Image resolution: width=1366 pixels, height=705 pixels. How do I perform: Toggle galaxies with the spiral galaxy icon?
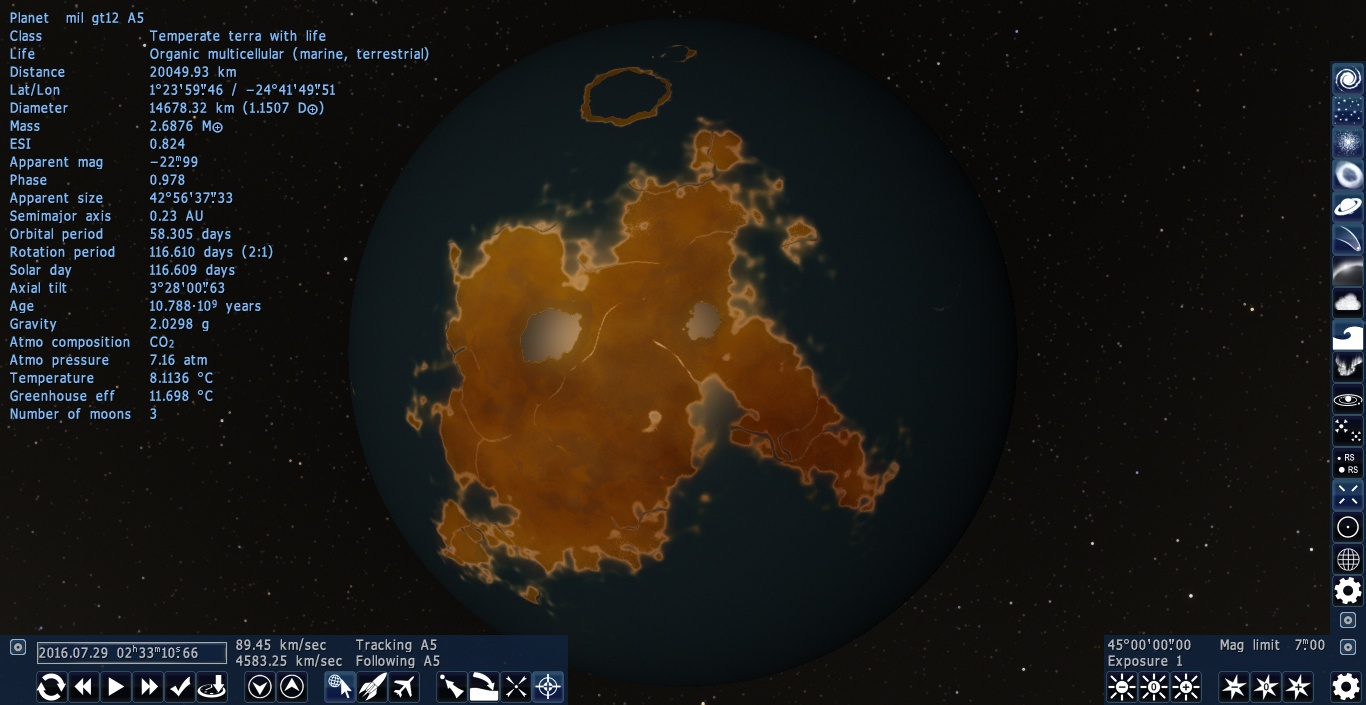(x=1348, y=79)
